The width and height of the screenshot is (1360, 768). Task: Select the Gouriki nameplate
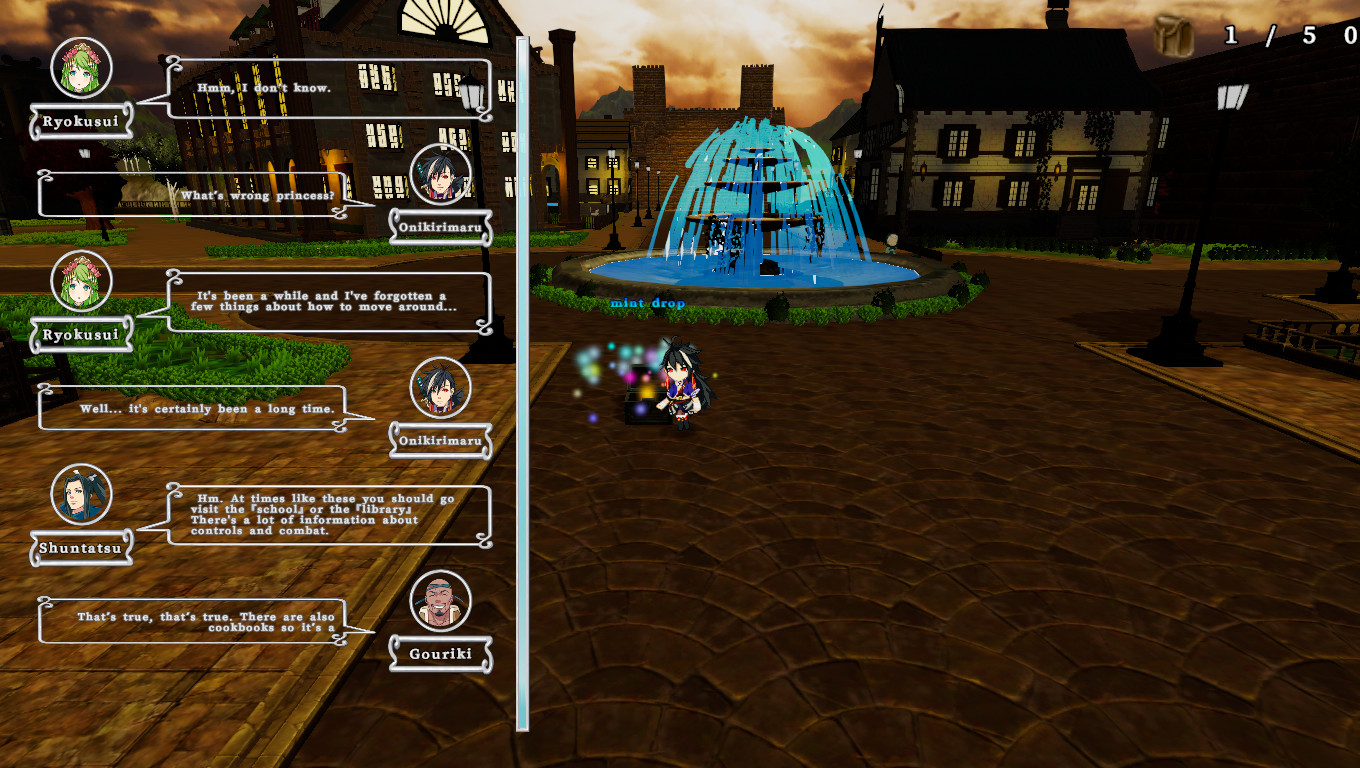click(439, 655)
